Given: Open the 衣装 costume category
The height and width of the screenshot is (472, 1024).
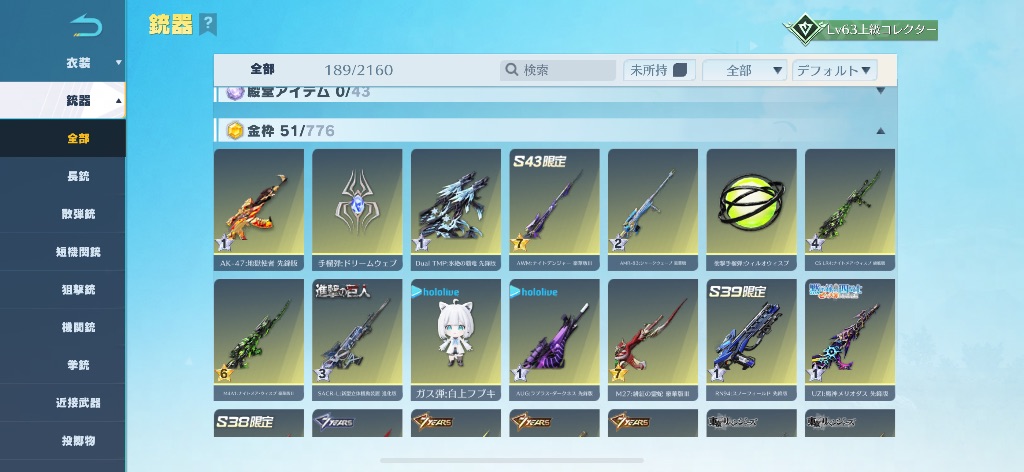Looking at the screenshot, I should (78, 63).
